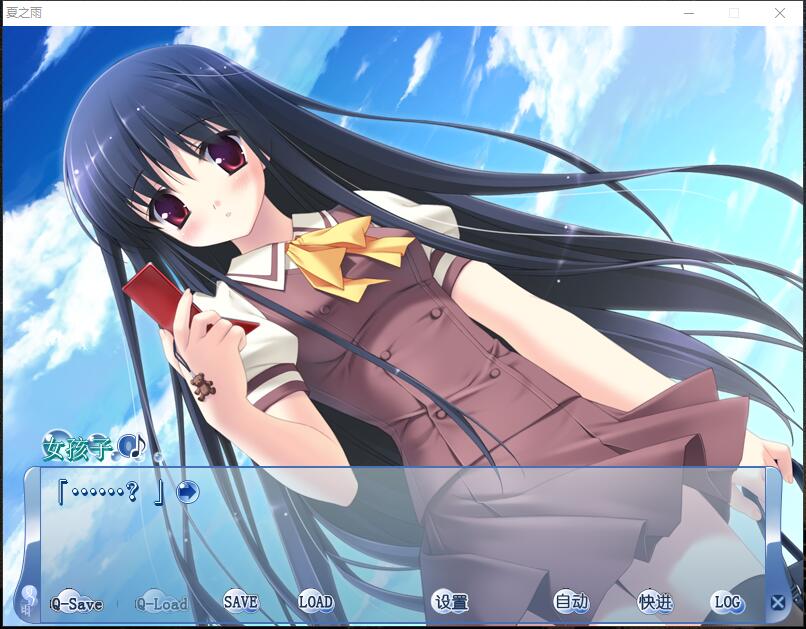Replay voice using the music note icon

pyautogui.click(x=132, y=446)
